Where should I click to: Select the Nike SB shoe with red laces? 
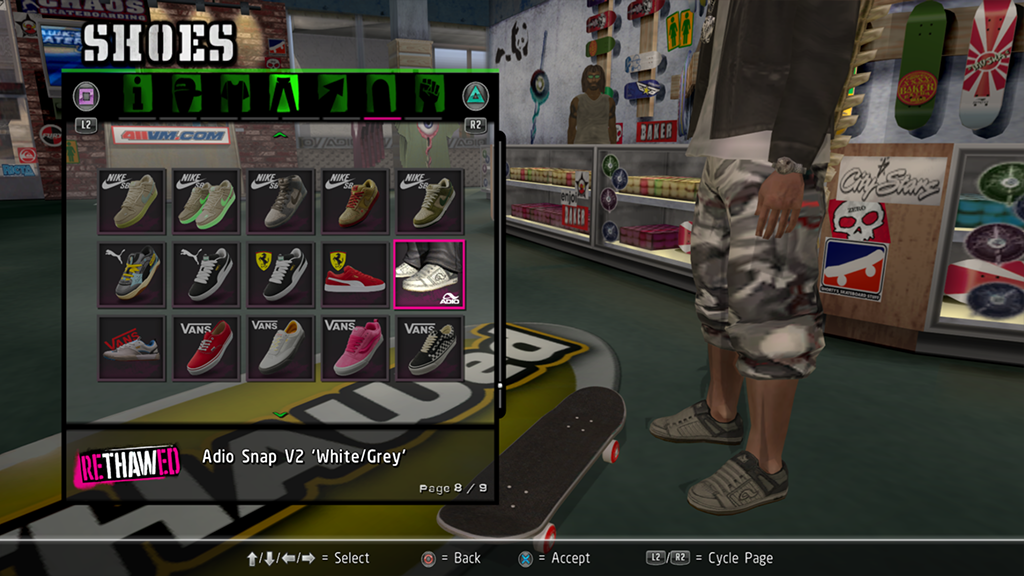(355, 201)
